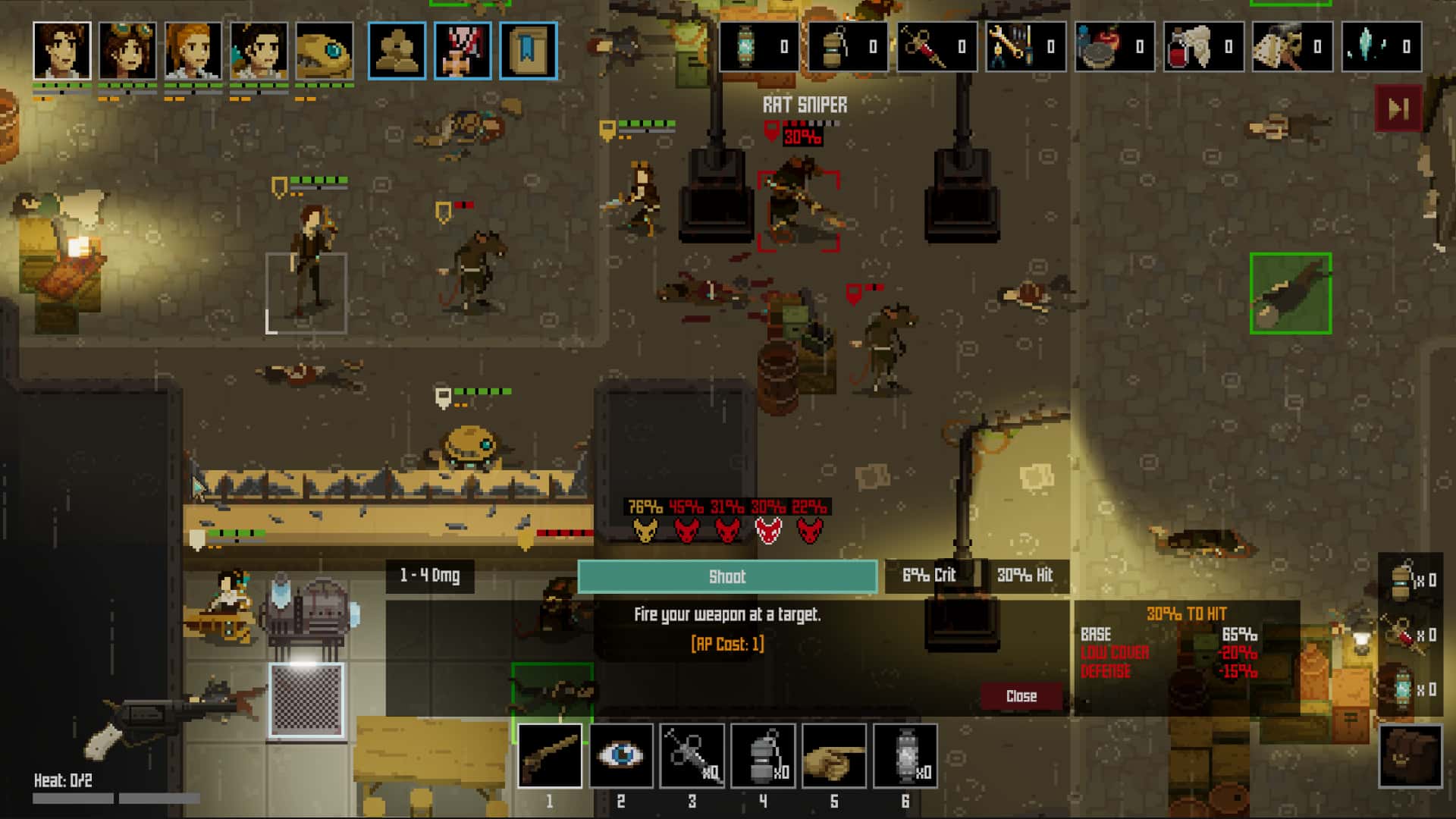Image resolution: width=1456 pixels, height=819 pixels.
Task: Use the medkit item in hotbar slot 6
Action: [x=905, y=756]
